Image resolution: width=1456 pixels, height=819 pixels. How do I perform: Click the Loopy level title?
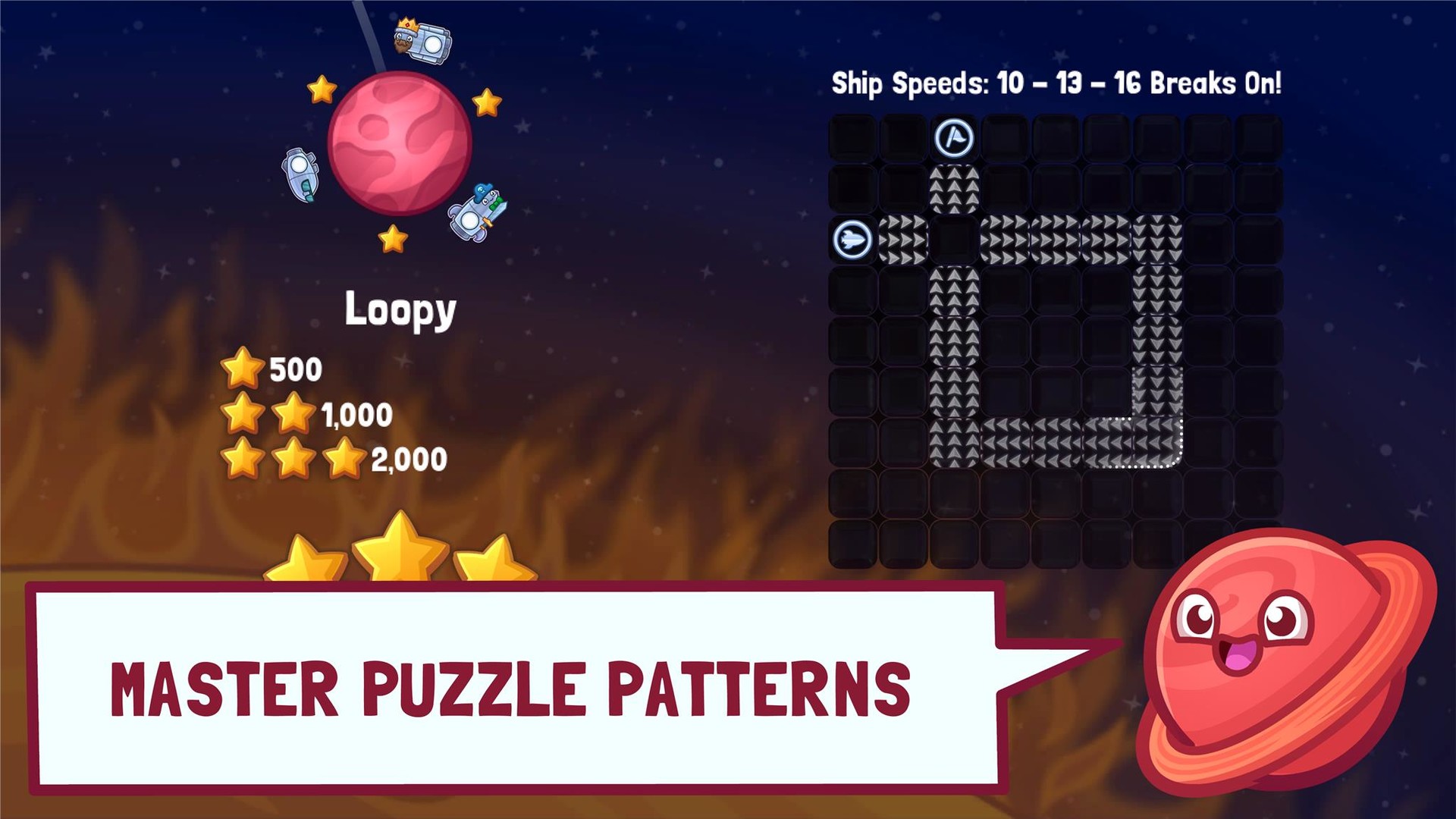(x=400, y=308)
